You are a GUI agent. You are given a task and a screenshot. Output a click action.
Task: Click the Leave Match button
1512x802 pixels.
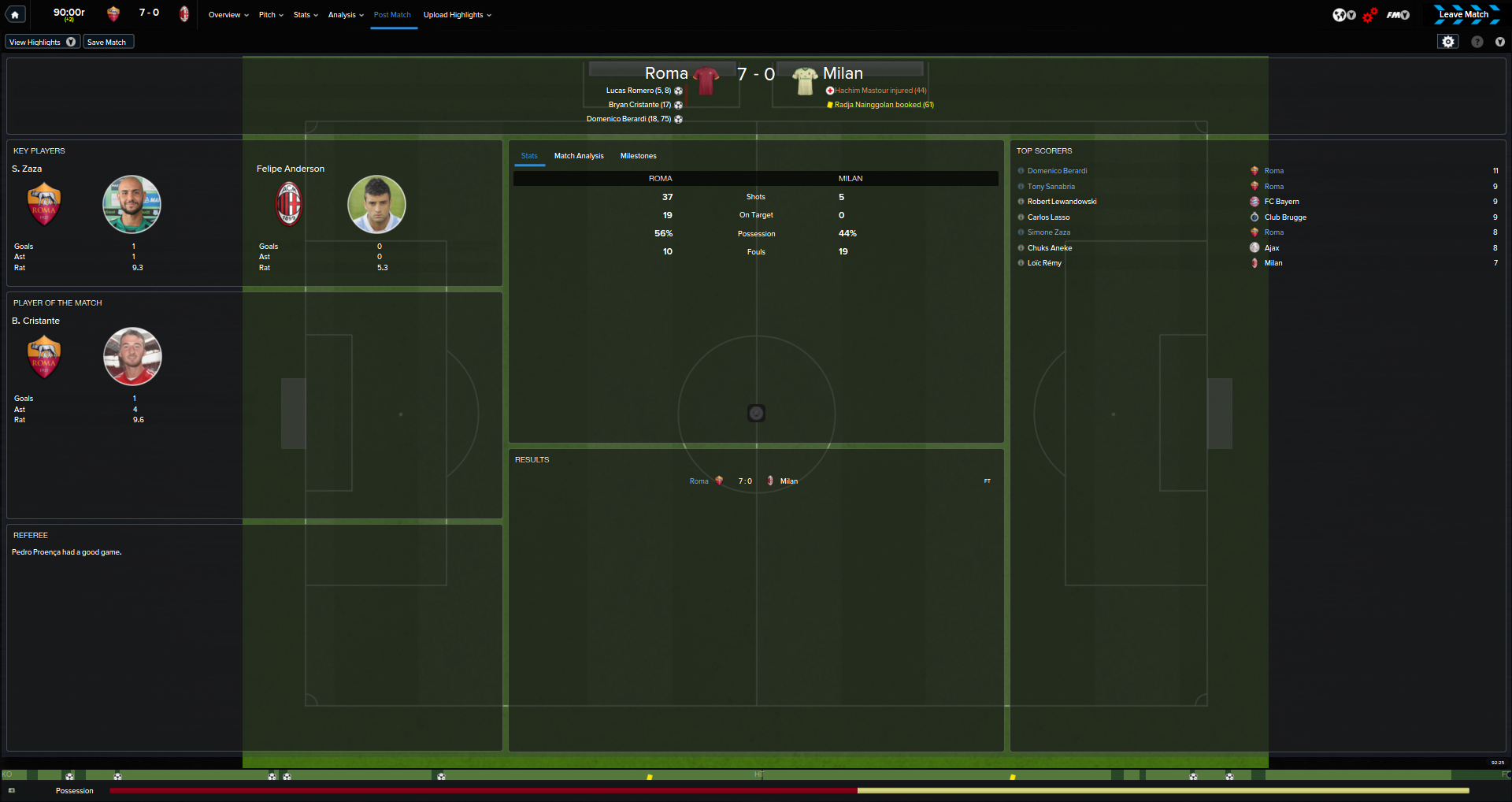(x=1464, y=14)
